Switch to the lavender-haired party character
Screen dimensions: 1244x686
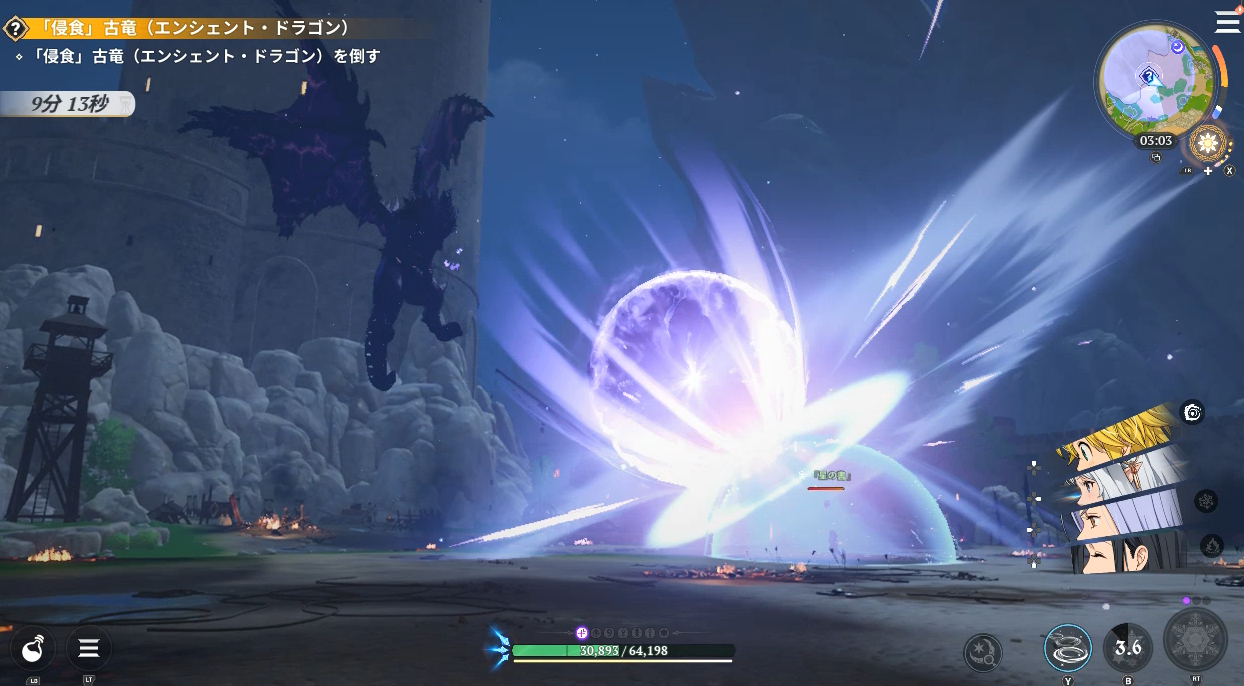click(1120, 517)
